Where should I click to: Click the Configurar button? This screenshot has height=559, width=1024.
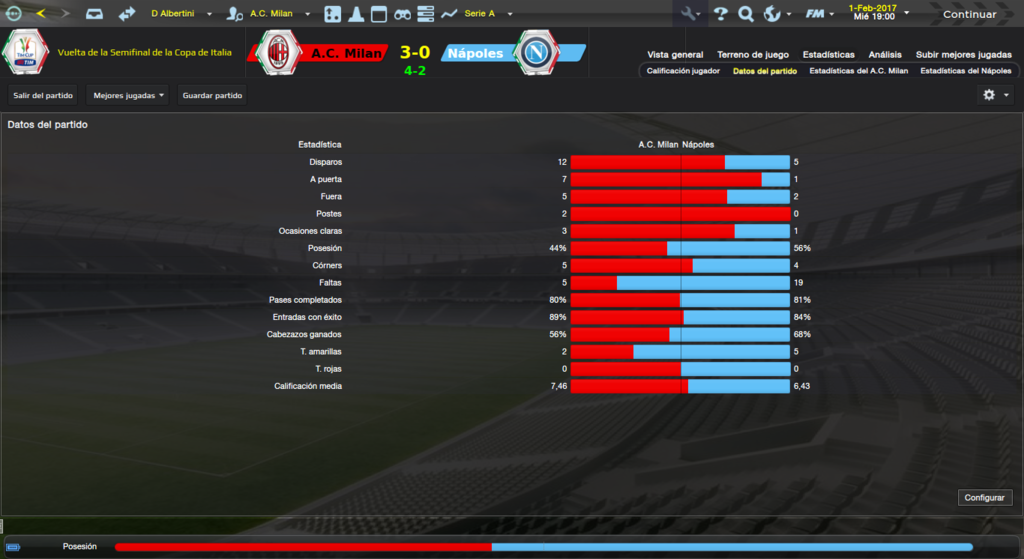pyautogui.click(x=986, y=497)
